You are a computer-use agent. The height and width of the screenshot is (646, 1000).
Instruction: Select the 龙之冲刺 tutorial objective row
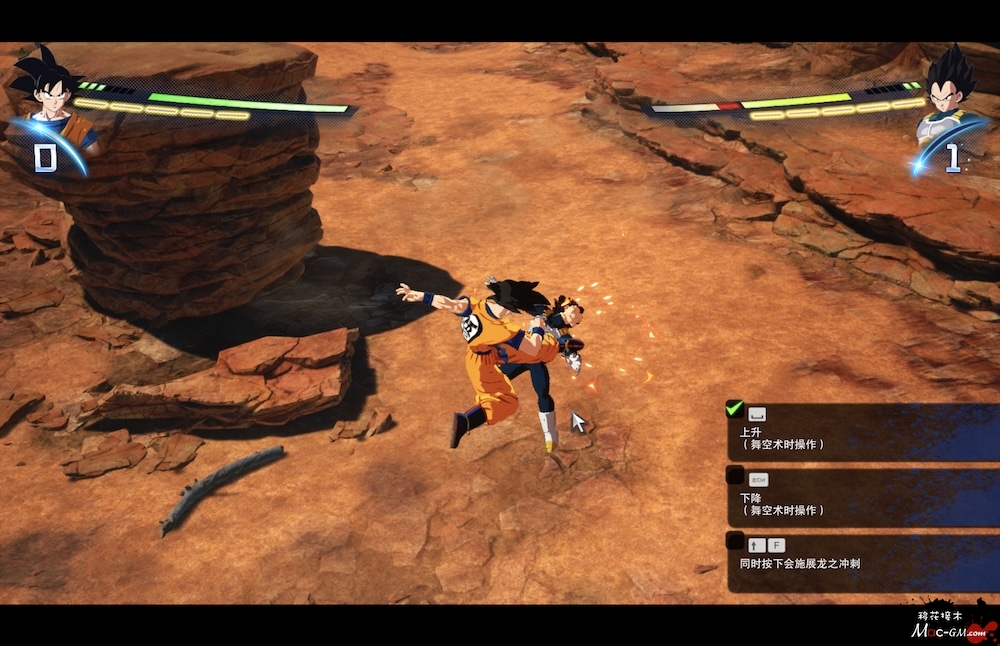coord(860,562)
